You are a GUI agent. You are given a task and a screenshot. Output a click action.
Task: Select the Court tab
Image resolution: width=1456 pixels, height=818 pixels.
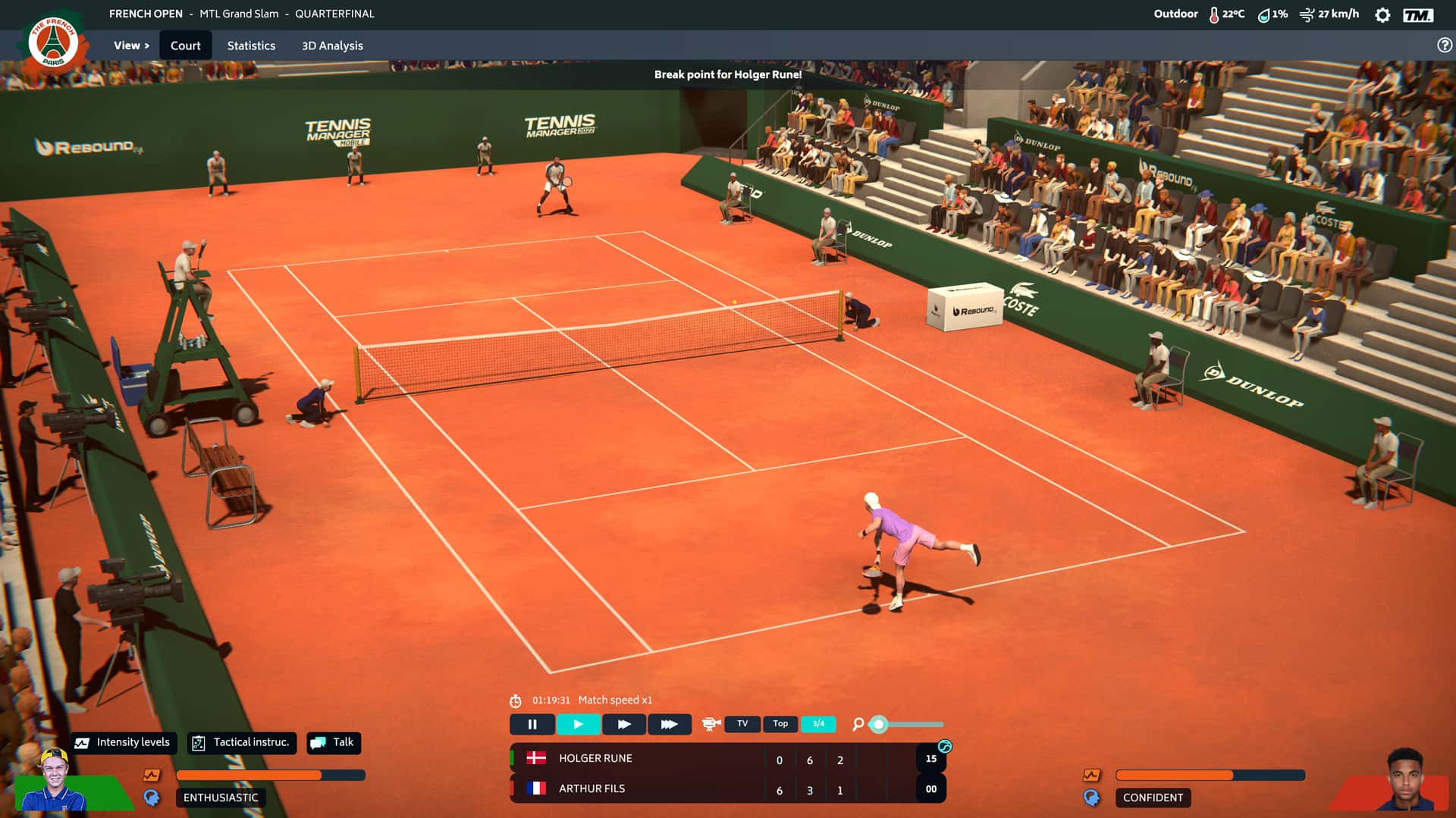pos(186,45)
